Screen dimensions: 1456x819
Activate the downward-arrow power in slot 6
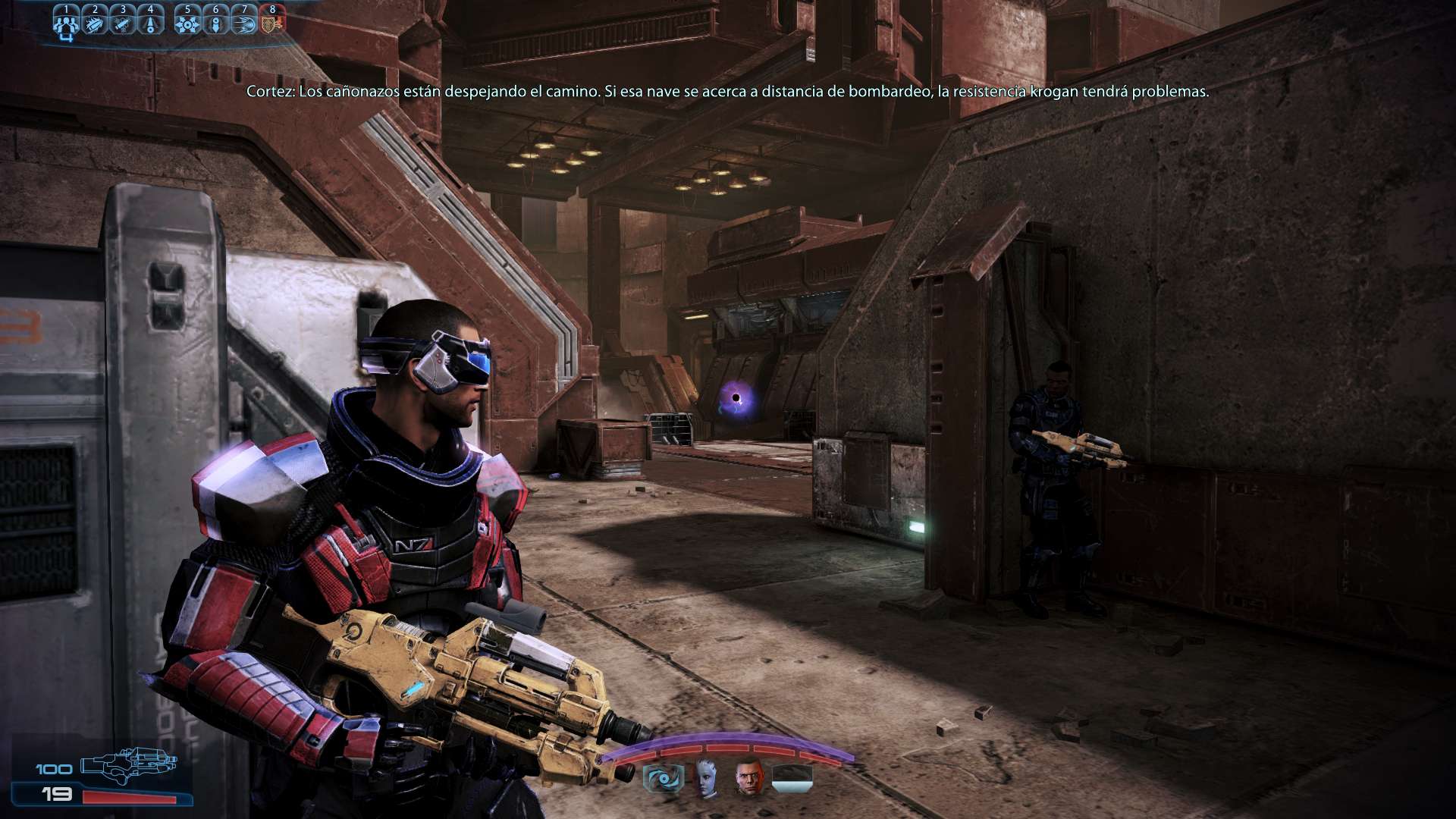216,23
